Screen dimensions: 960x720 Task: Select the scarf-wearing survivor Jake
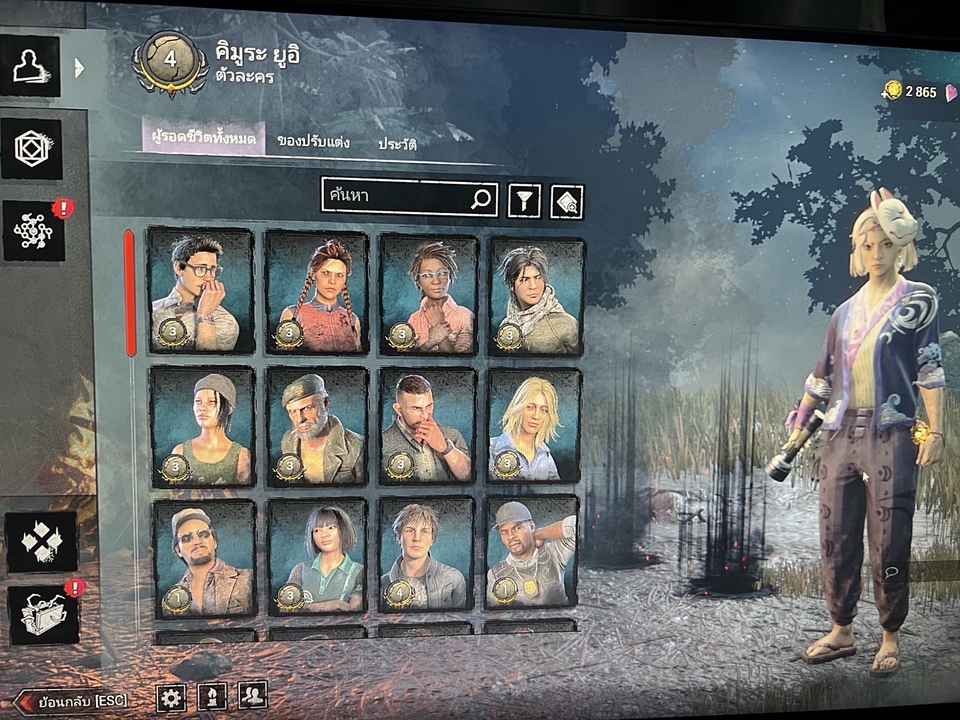pyautogui.click(x=536, y=295)
